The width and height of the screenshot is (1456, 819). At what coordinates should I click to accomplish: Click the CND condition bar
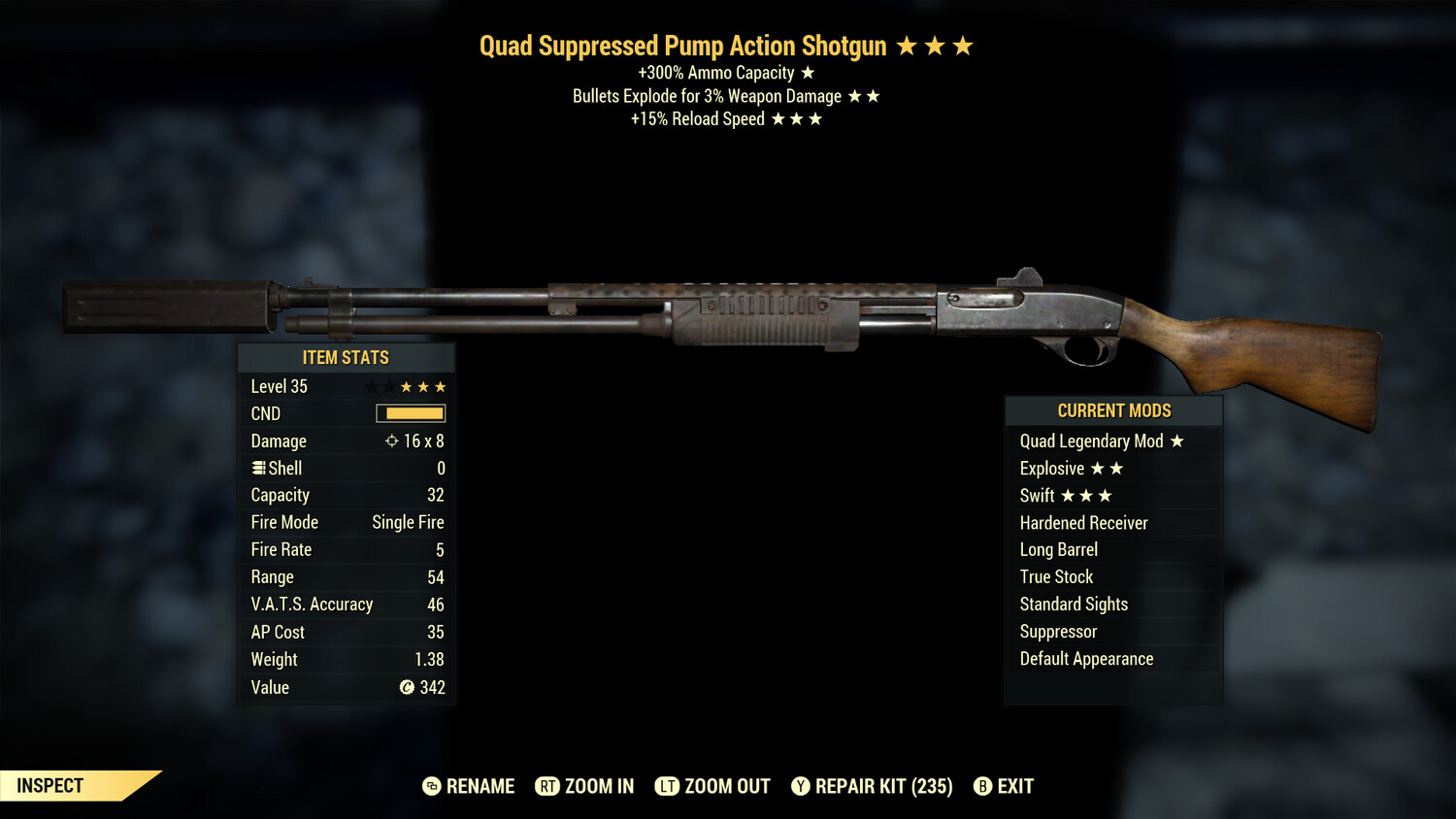409,413
